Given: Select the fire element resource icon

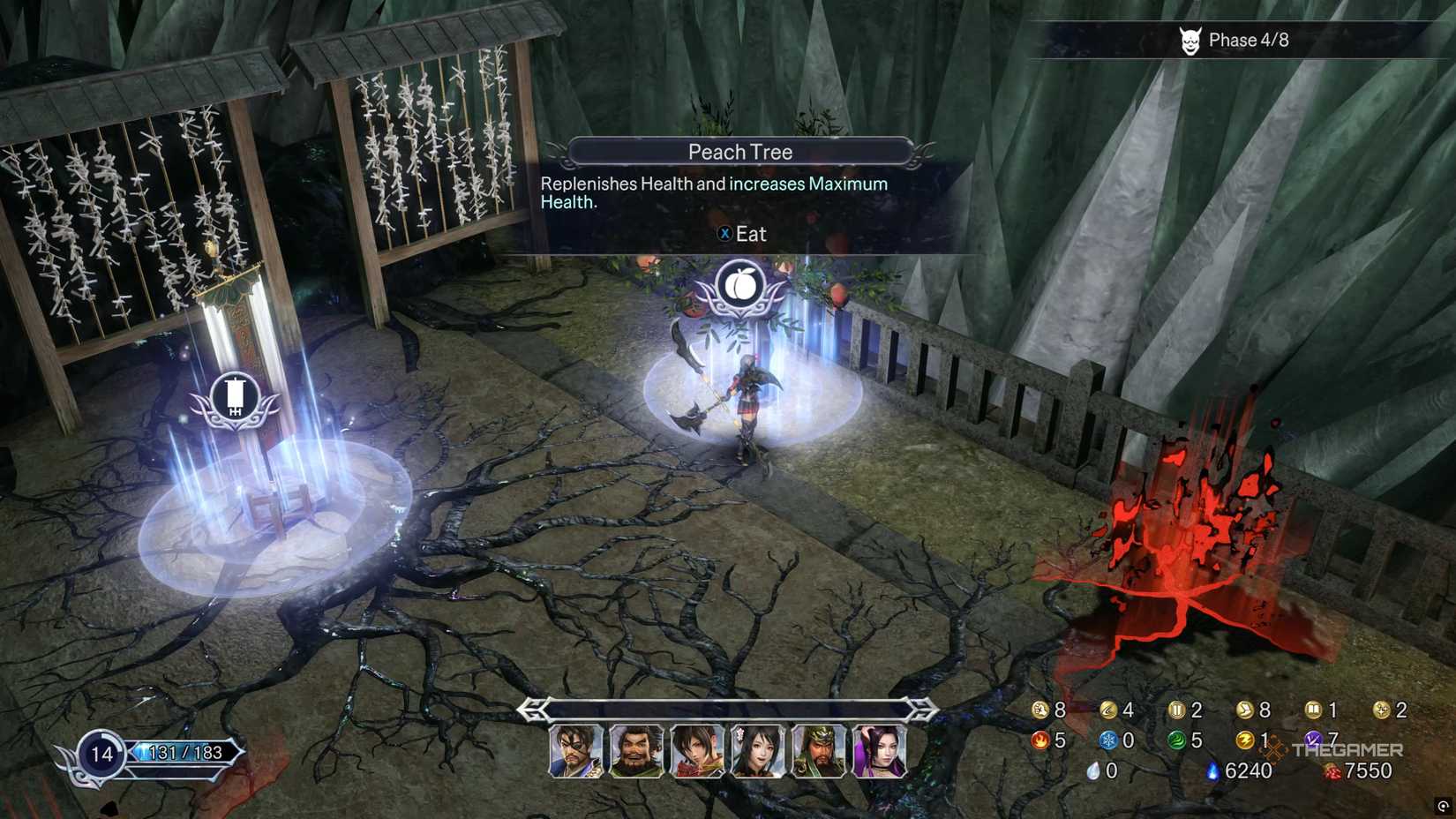Looking at the screenshot, I should [x=1039, y=740].
